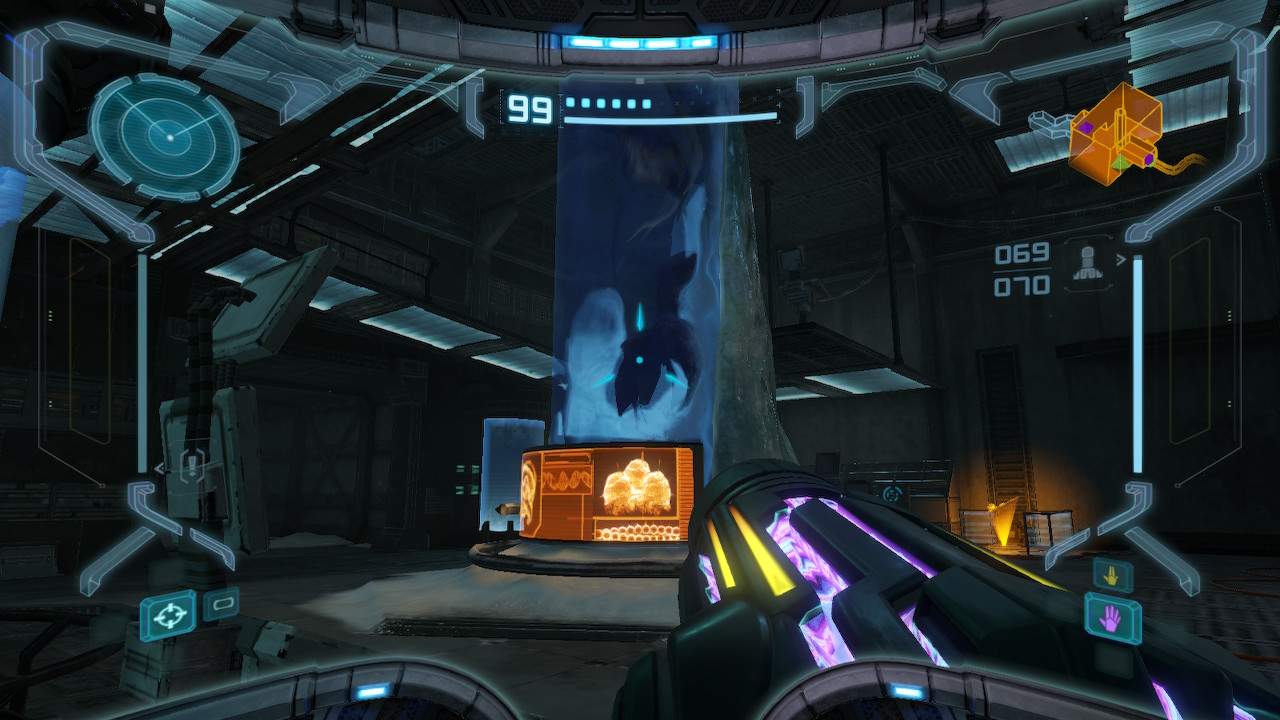Open the orange 3D room minimap
Image resolution: width=1280 pixels, height=720 pixels.
pyautogui.click(x=1114, y=135)
